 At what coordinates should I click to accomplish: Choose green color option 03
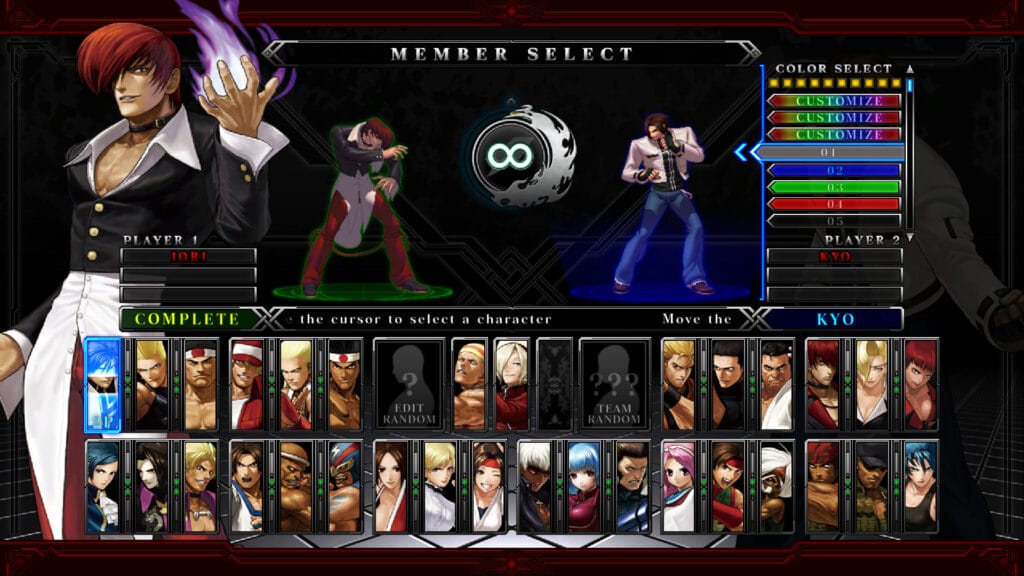pos(834,187)
